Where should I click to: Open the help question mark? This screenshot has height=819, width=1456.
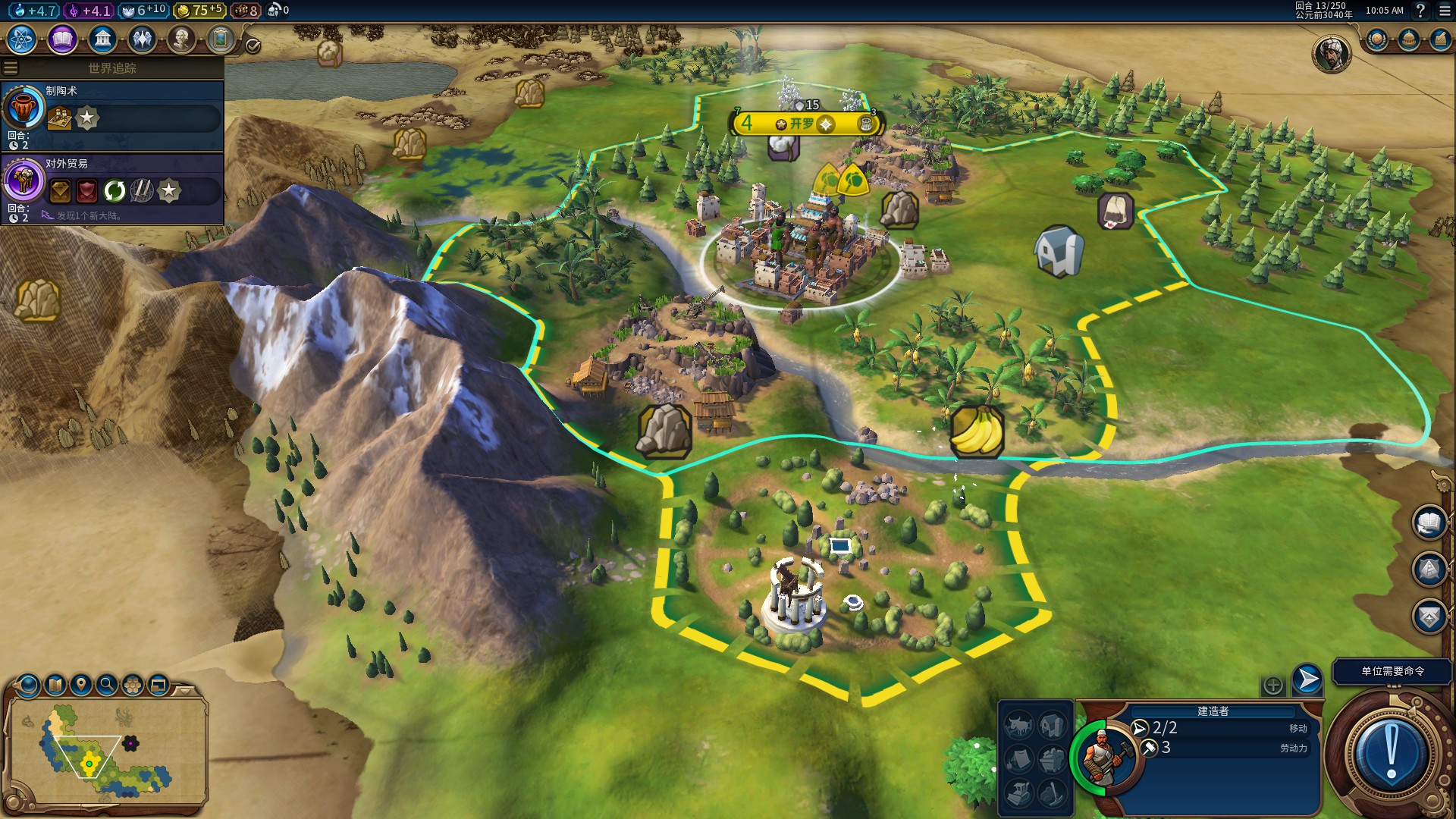click(x=1420, y=11)
